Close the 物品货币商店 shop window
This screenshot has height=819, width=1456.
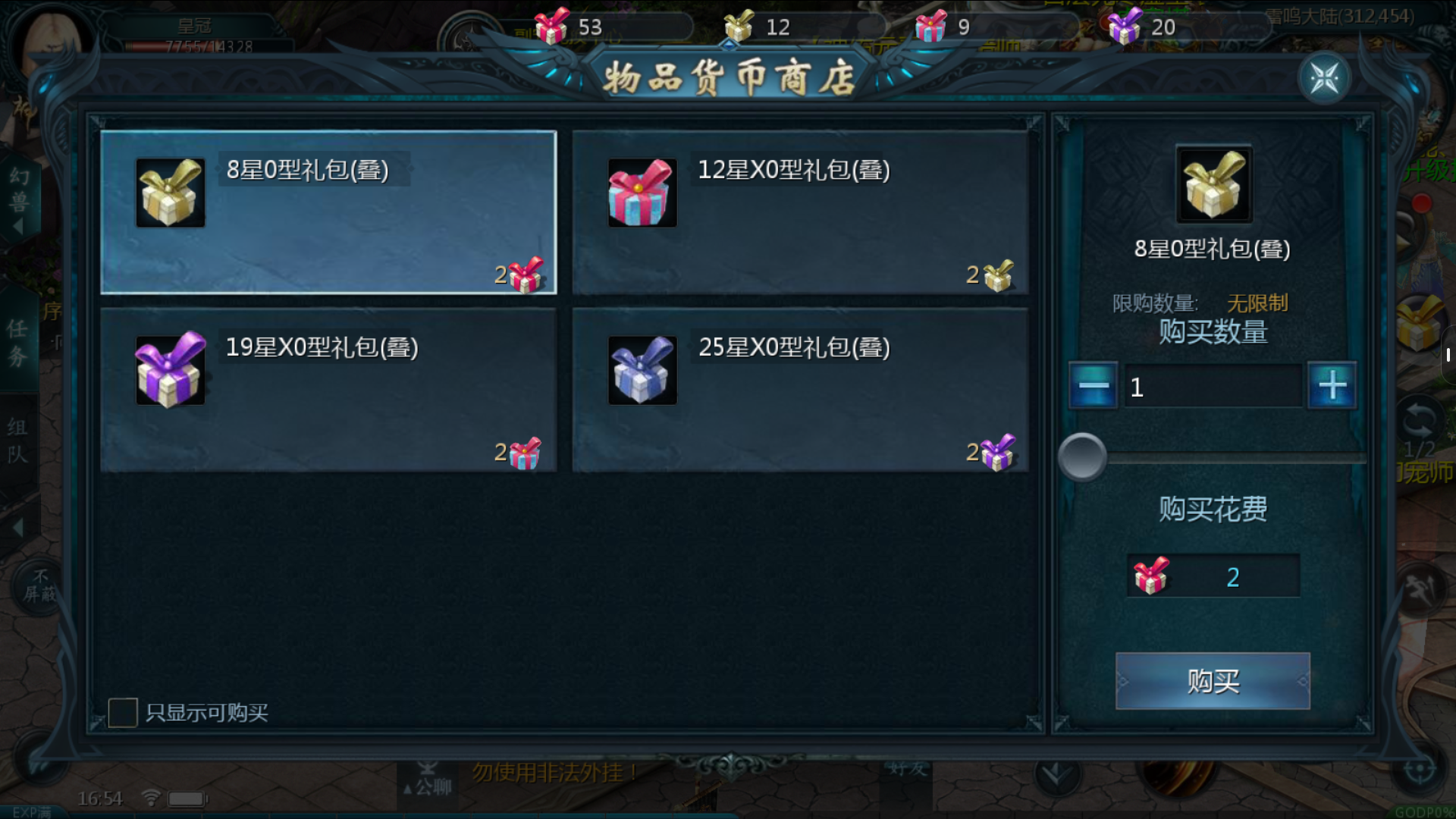(1324, 78)
